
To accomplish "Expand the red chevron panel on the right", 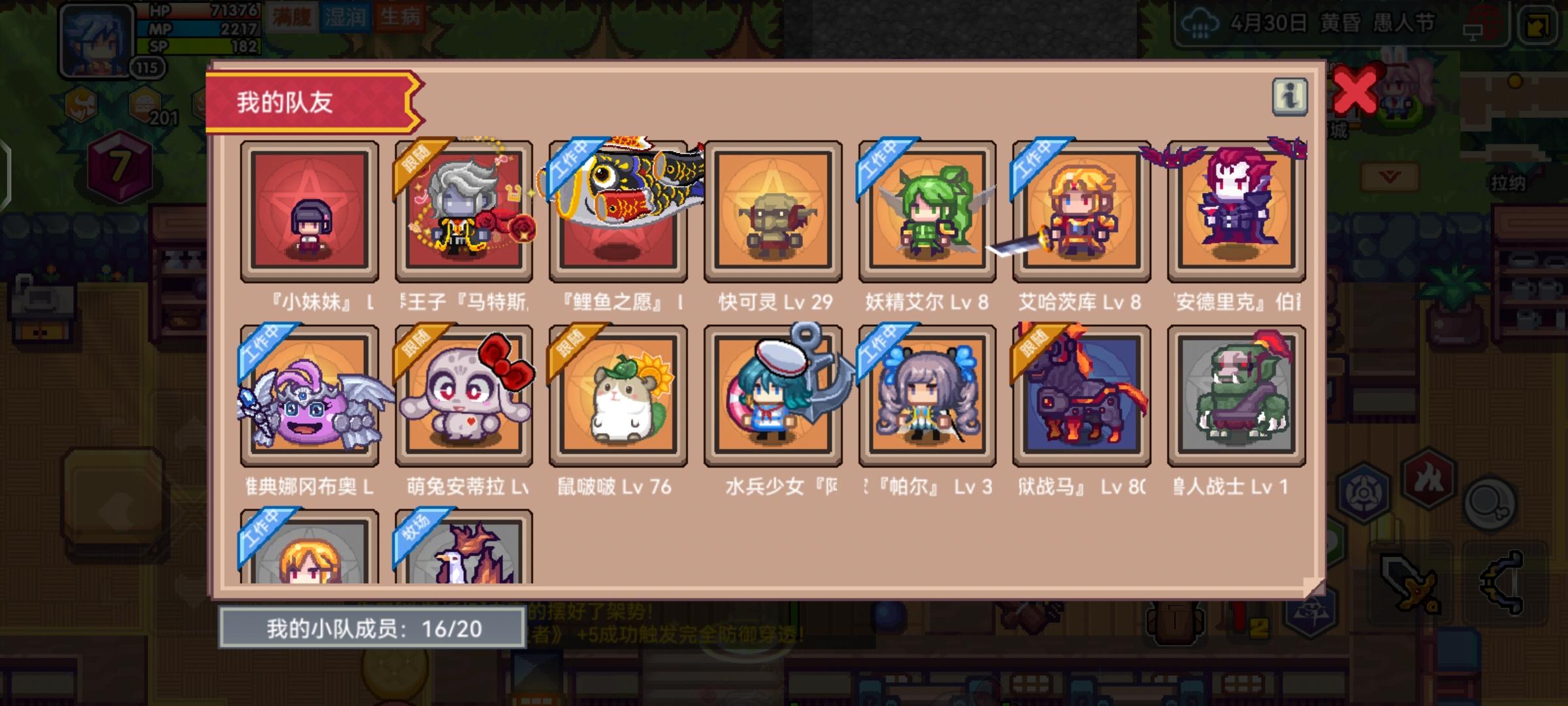I will pos(1389,176).
